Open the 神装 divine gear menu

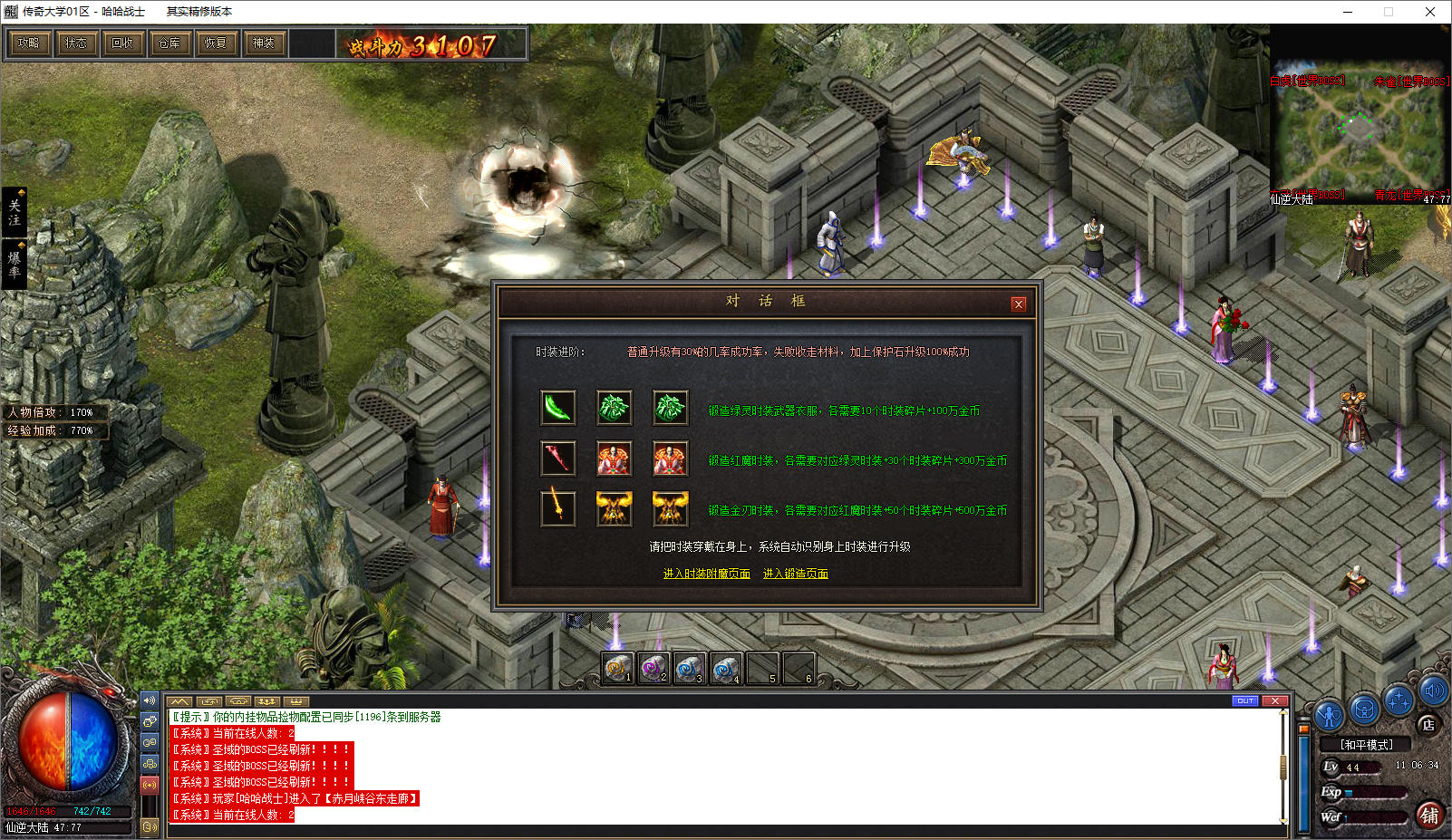click(264, 43)
